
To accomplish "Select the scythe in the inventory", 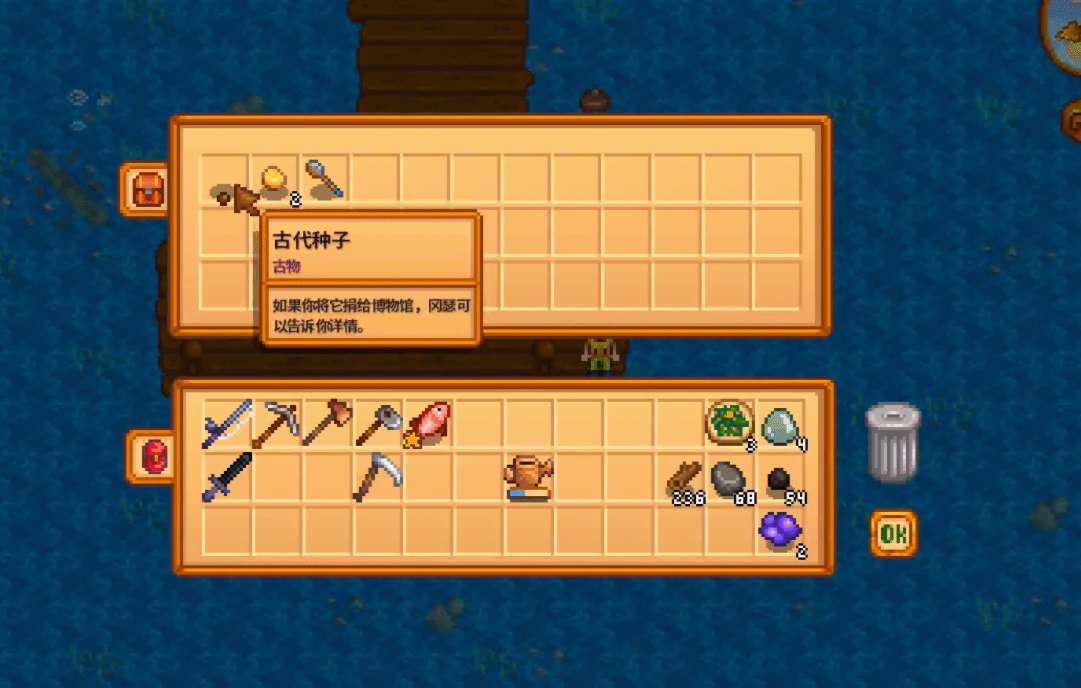I will (378, 477).
